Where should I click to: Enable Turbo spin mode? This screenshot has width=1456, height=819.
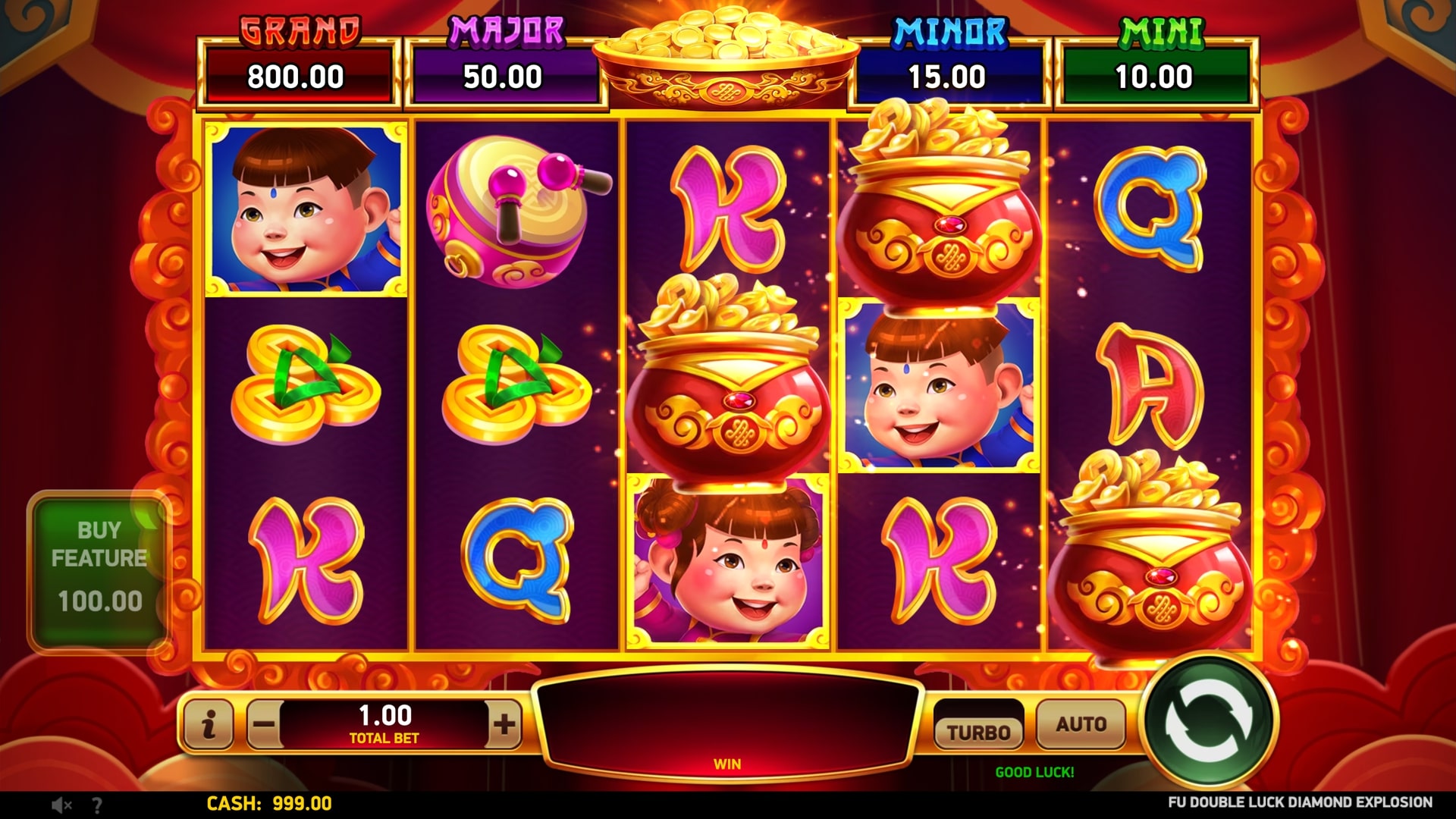point(978,730)
